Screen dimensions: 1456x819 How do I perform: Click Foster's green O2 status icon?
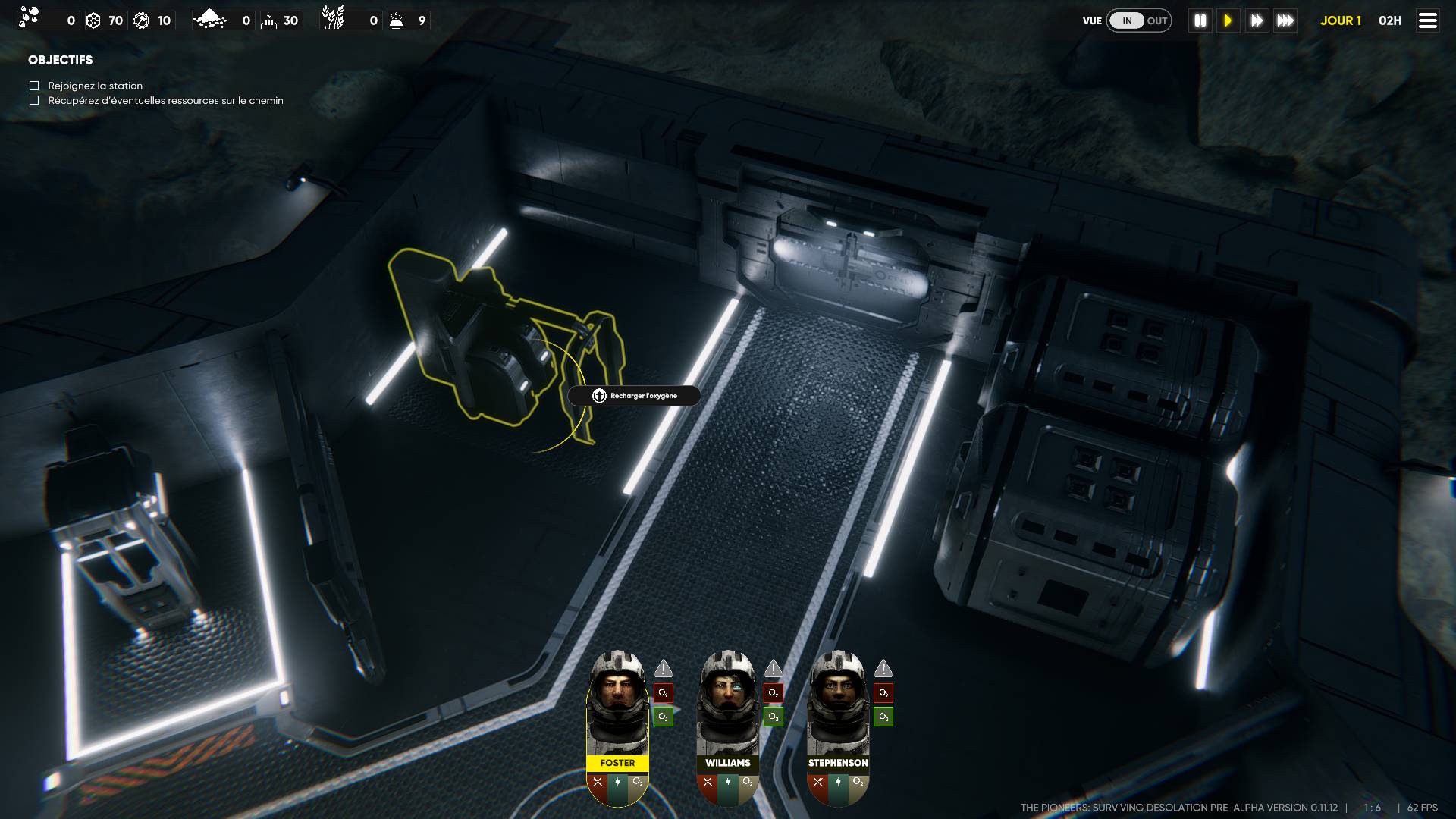(664, 717)
